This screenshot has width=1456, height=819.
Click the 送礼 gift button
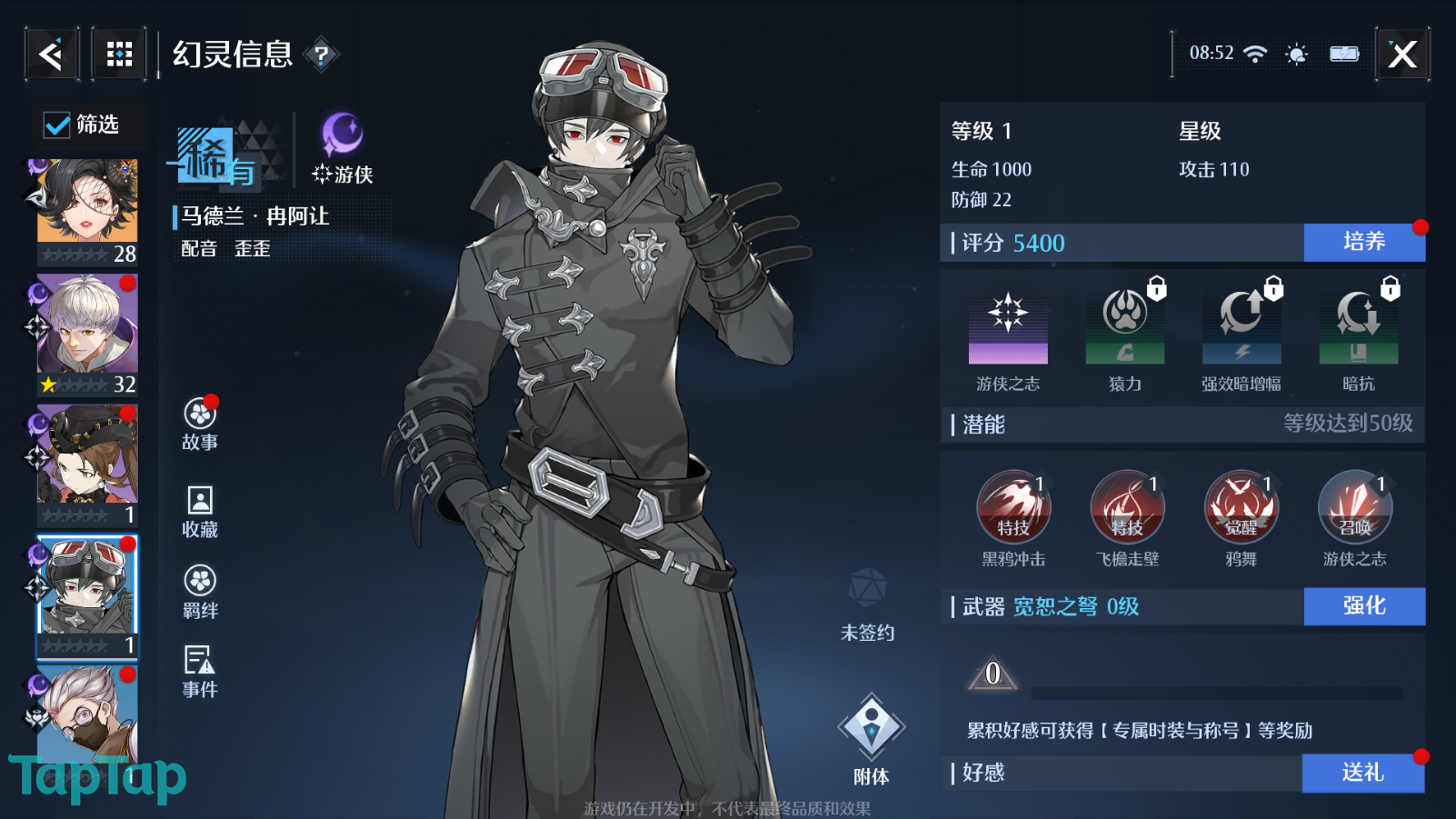point(1362,773)
